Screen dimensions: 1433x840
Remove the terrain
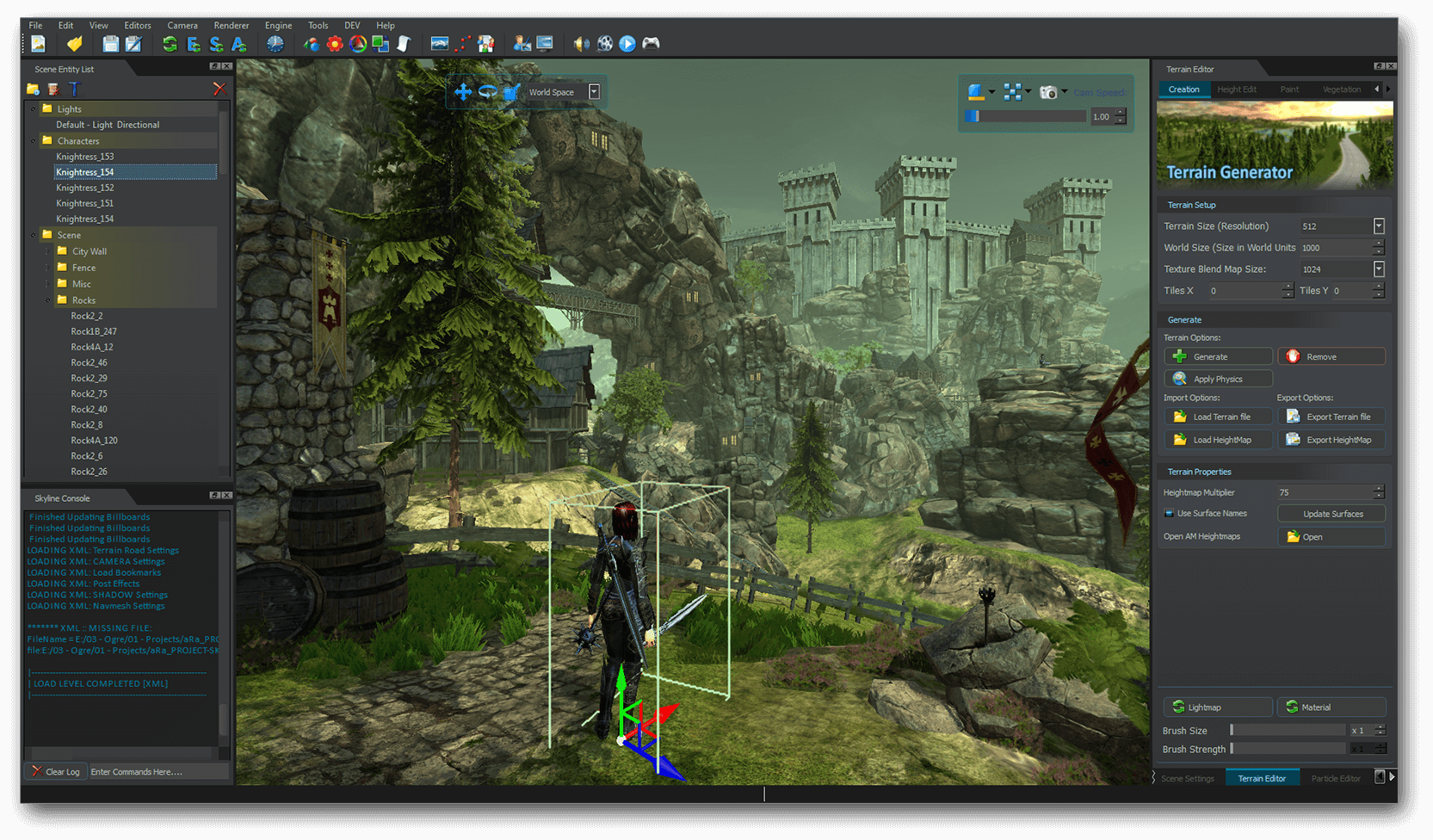point(1331,356)
